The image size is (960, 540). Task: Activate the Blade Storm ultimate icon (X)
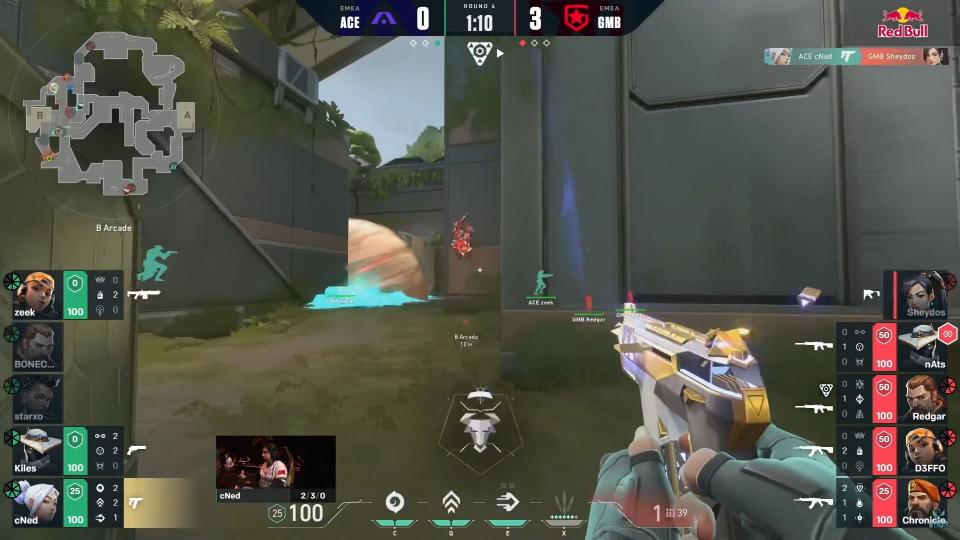(564, 502)
